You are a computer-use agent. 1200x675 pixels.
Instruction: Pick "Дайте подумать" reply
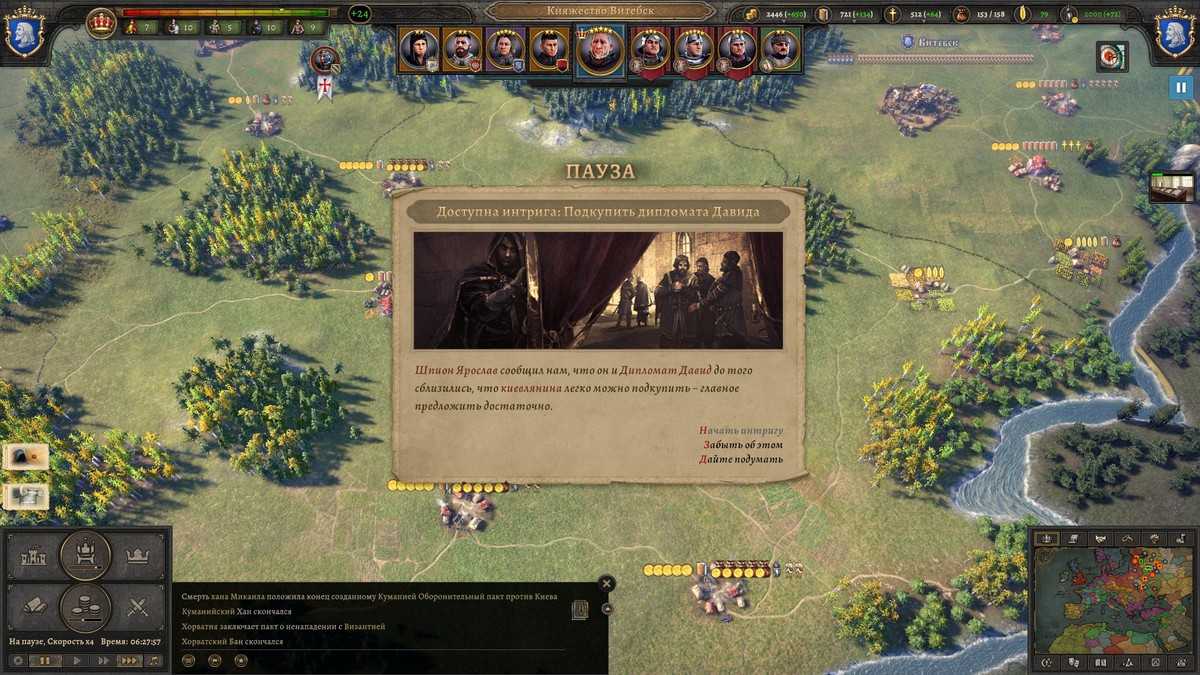(741, 460)
